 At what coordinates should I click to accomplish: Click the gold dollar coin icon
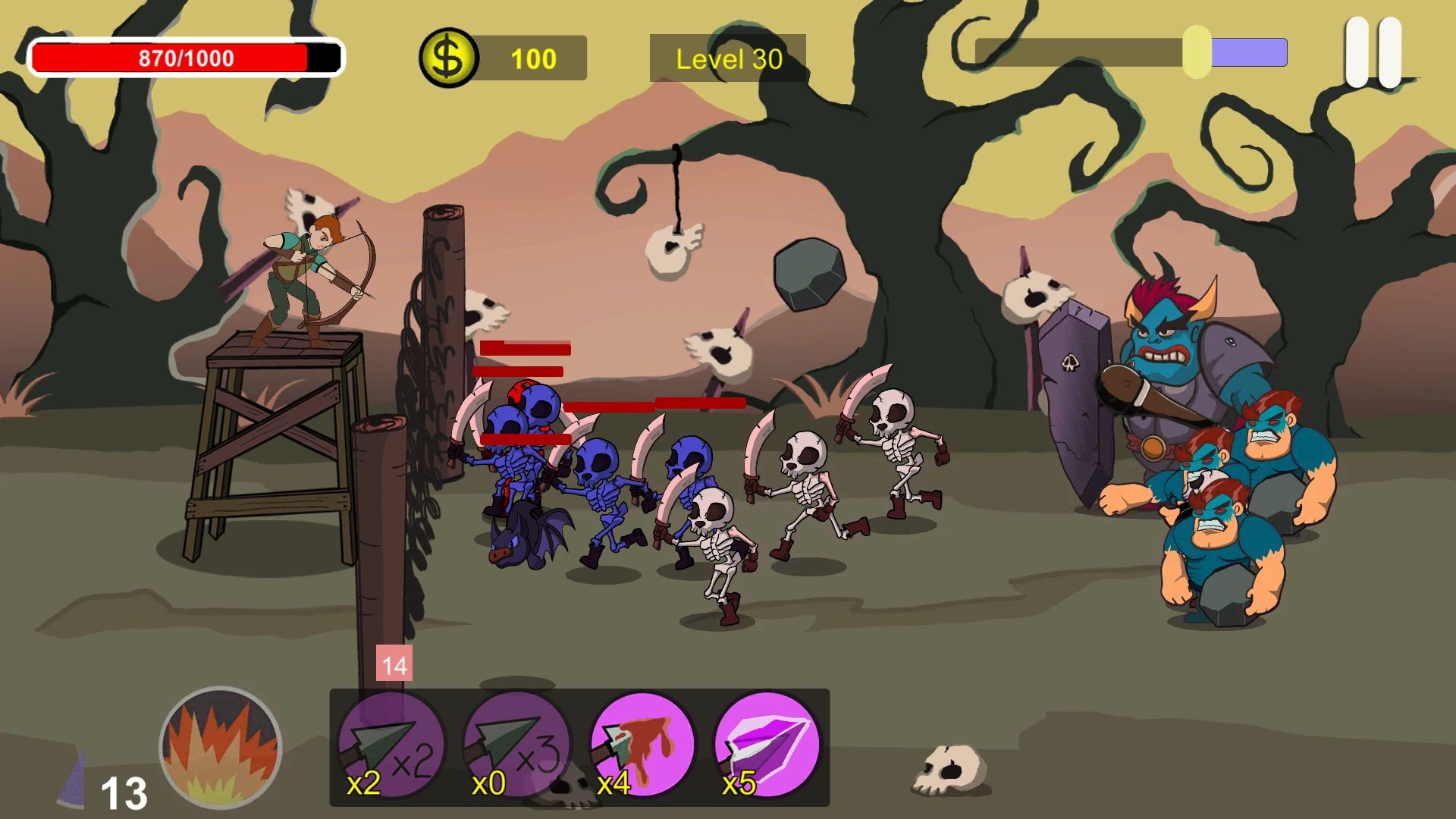(x=448, y=58)
